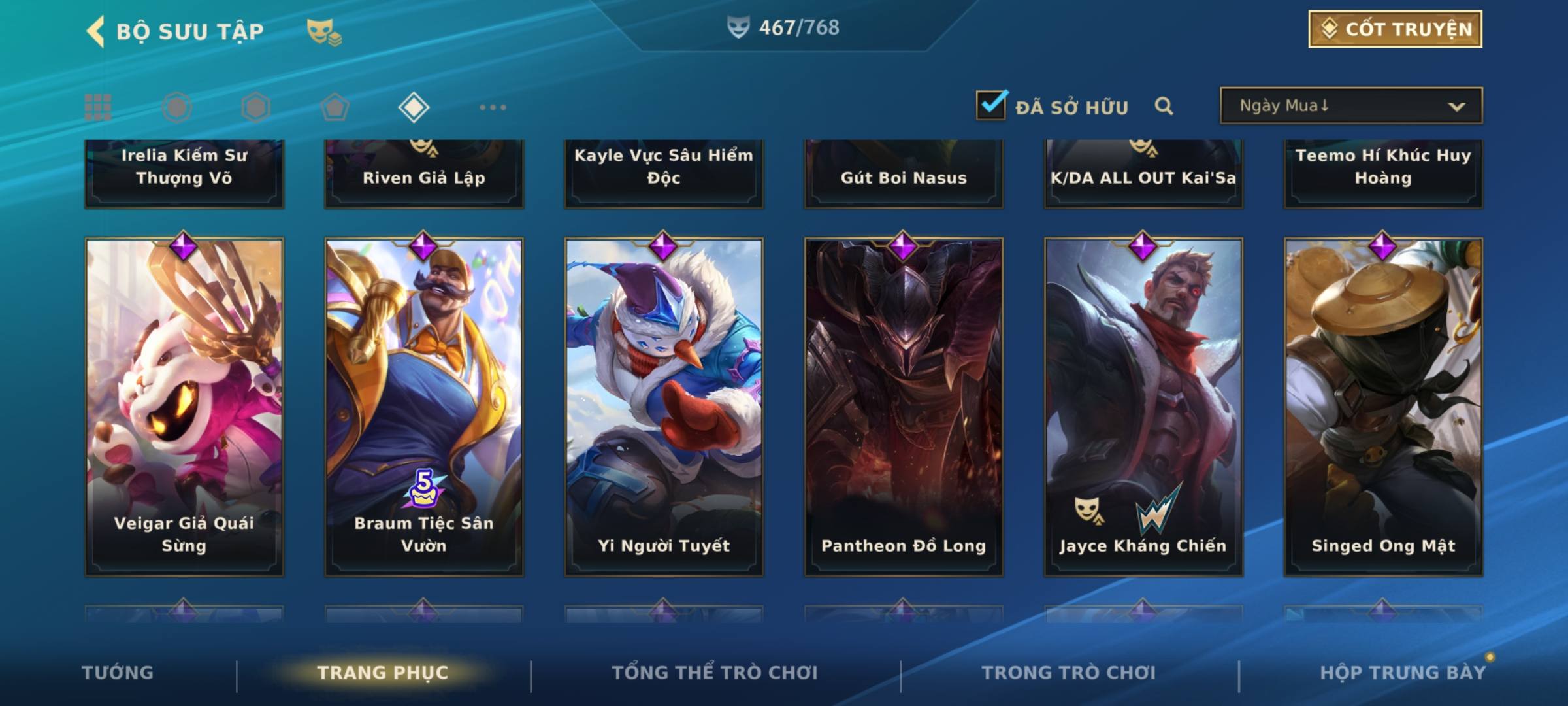The image size is (1568, 706).
Task: Open the Tổng Thể Trò Chơi tab
Action: pos(715,673)
